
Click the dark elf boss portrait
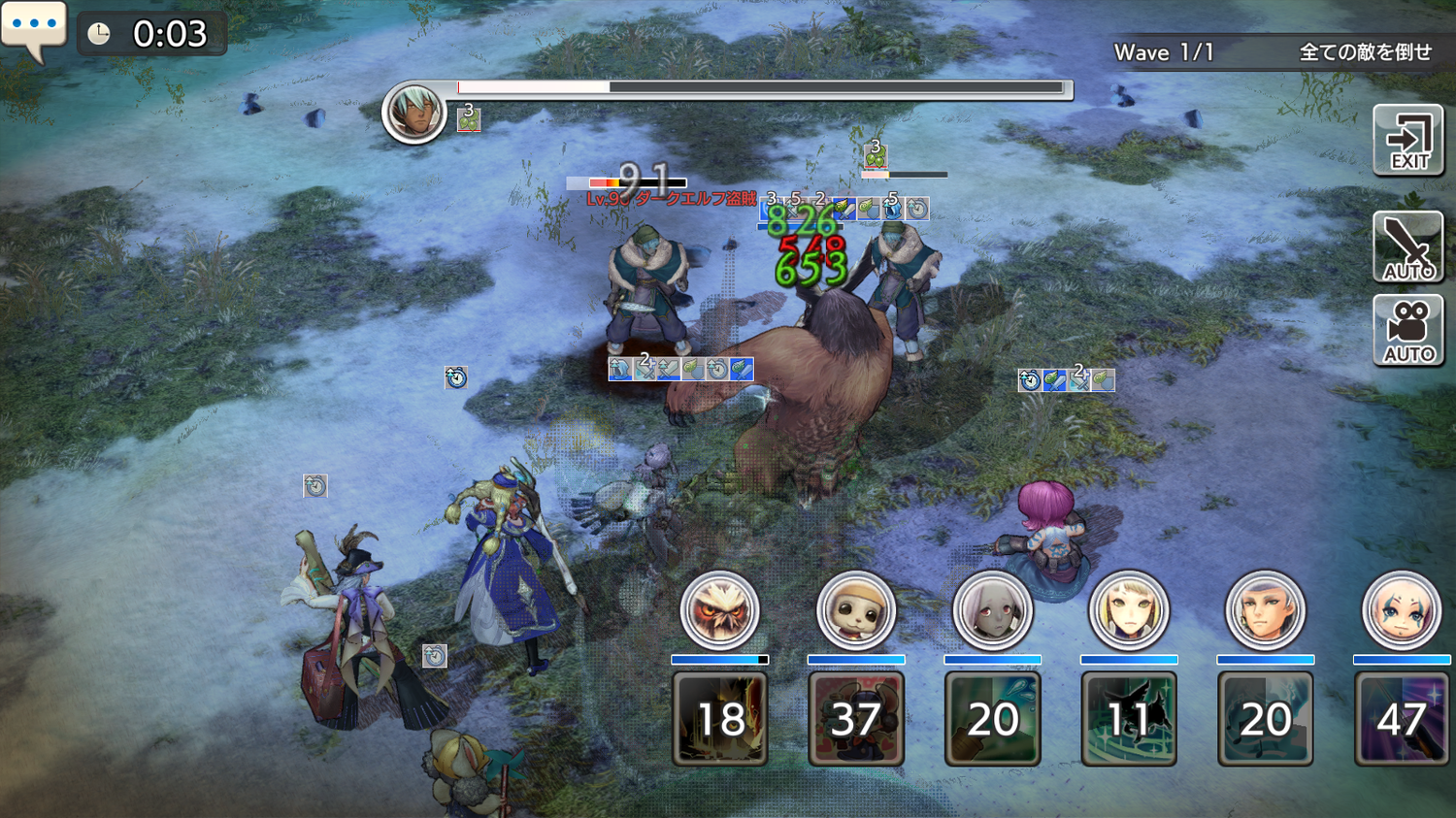(x=414, y=113)
